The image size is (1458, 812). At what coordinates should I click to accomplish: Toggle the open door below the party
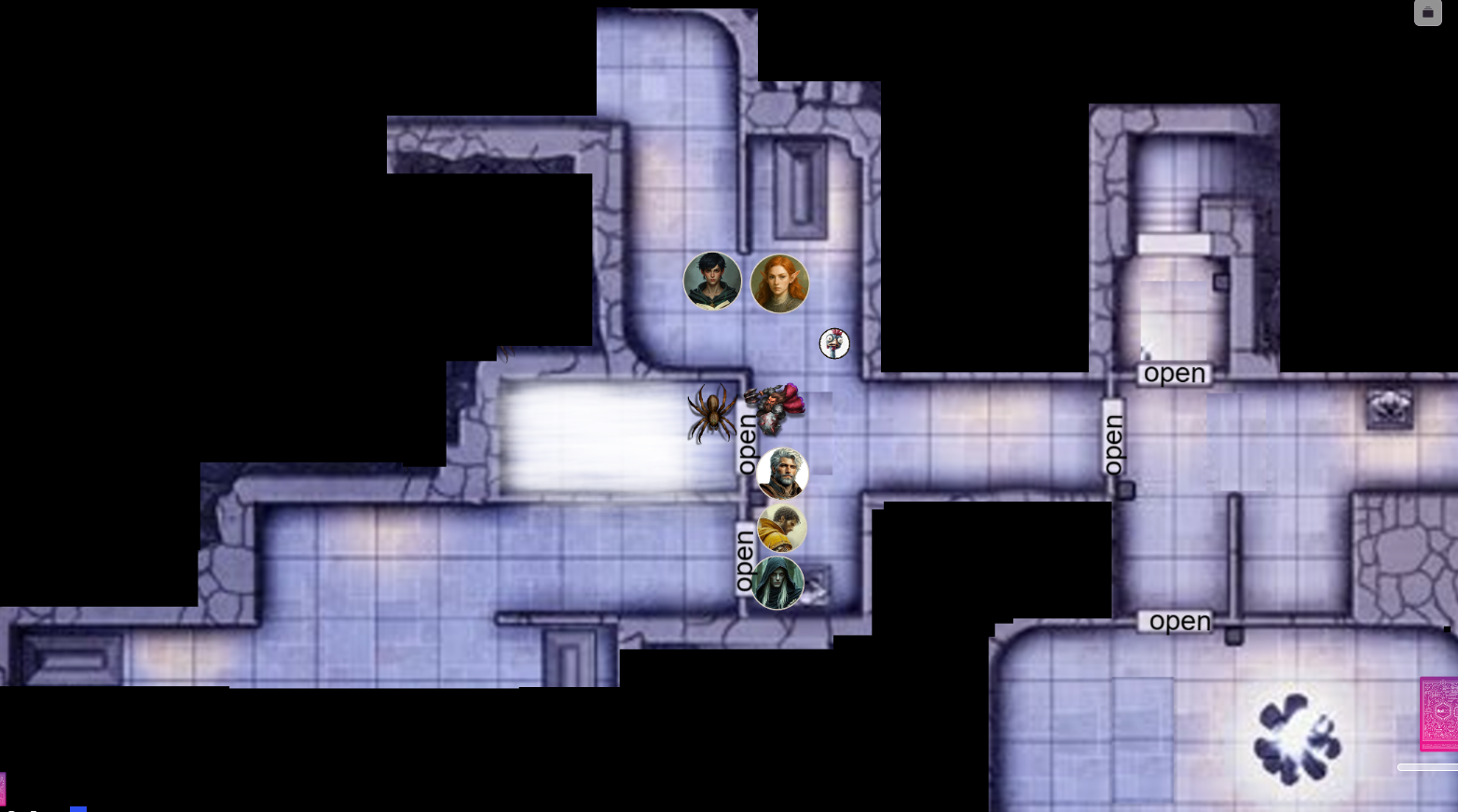[744, 554]
